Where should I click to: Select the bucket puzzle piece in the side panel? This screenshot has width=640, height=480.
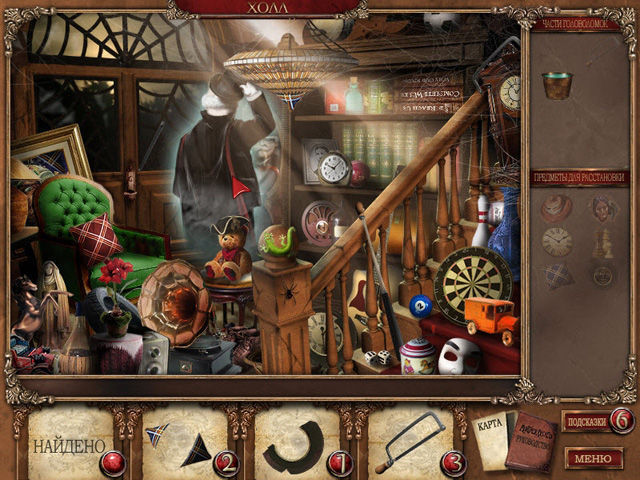click(557, 84)
